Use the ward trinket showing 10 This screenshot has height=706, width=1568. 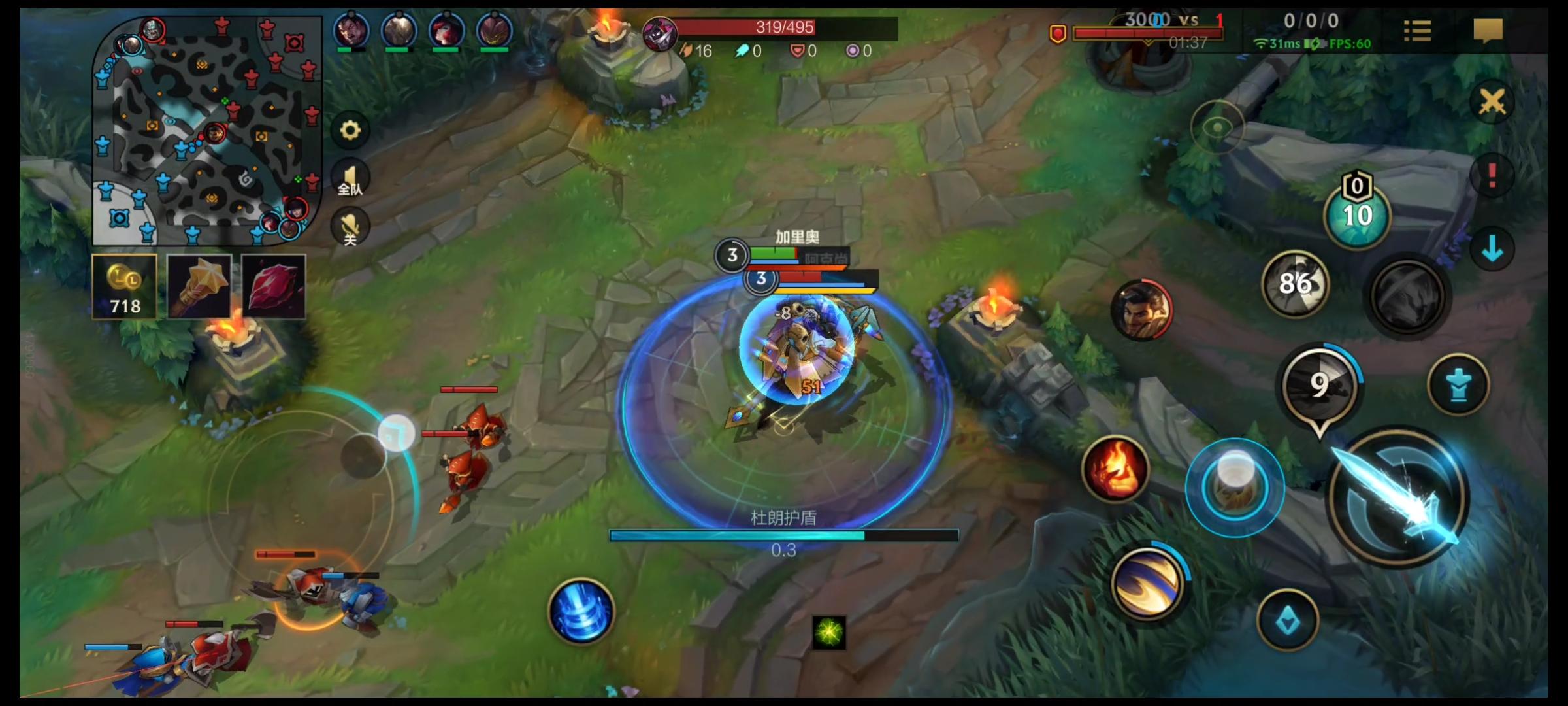click(1357, 216)
